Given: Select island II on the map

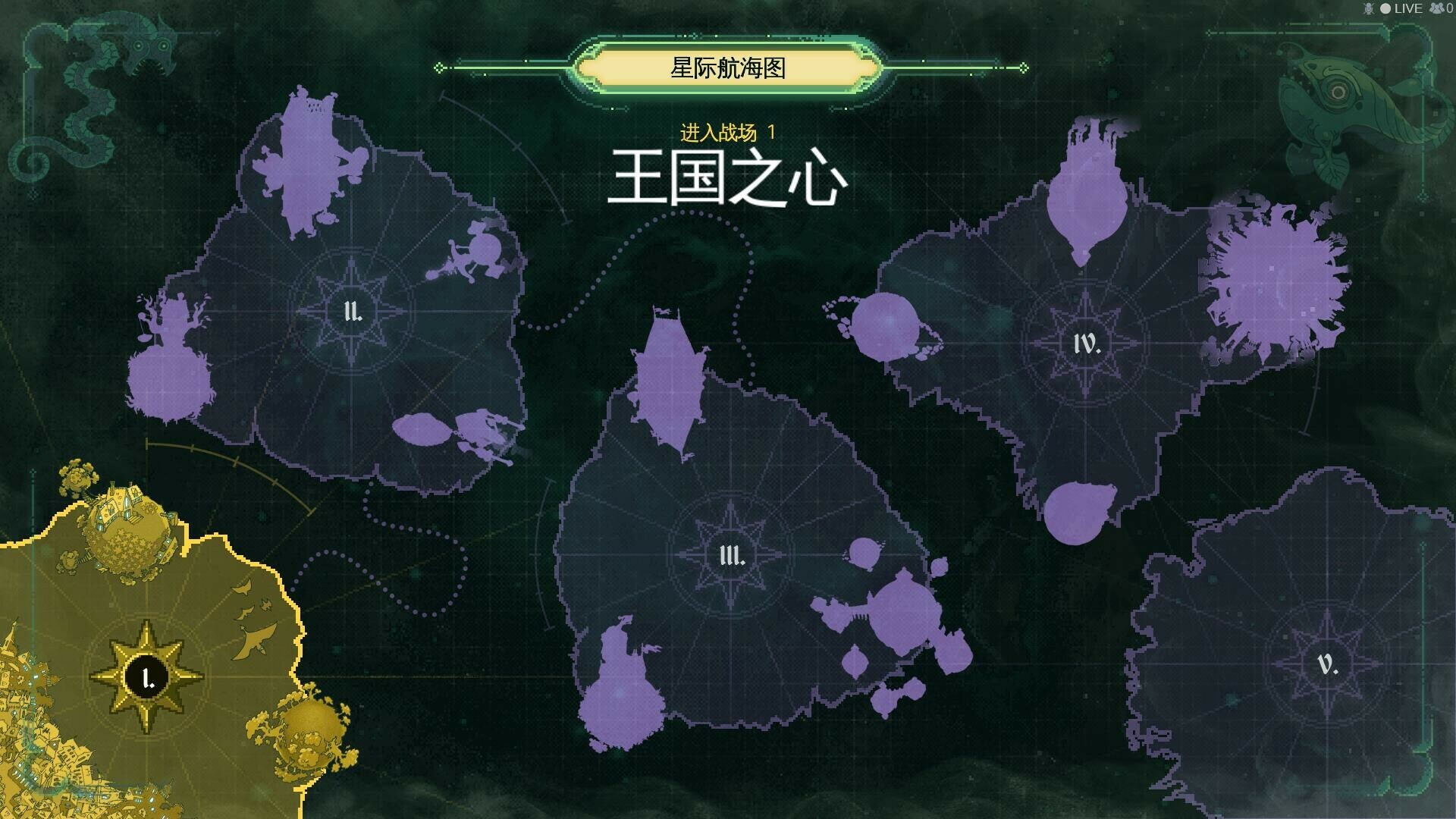Looking at the screenshot, I should [353, 311].
